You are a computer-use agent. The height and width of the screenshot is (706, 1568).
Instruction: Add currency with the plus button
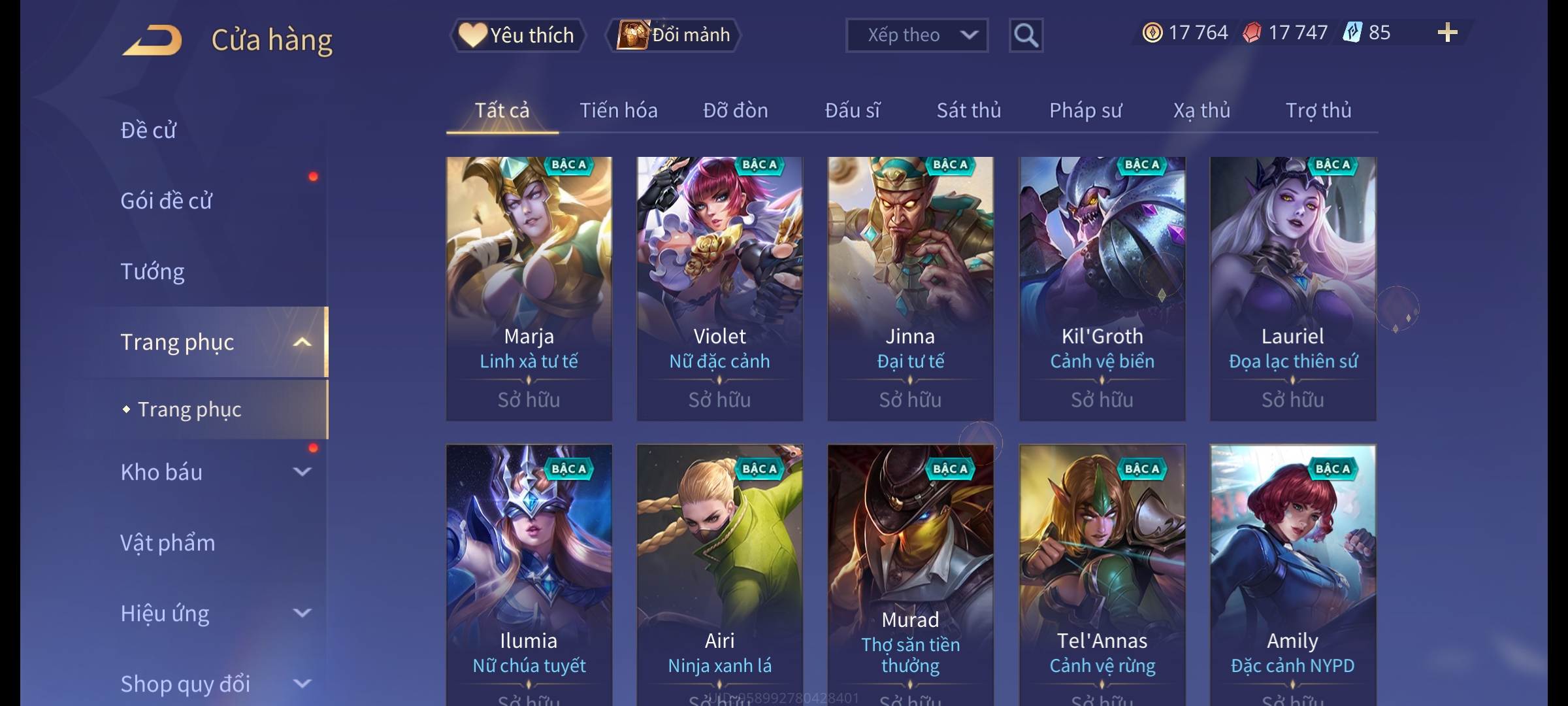1447,33
